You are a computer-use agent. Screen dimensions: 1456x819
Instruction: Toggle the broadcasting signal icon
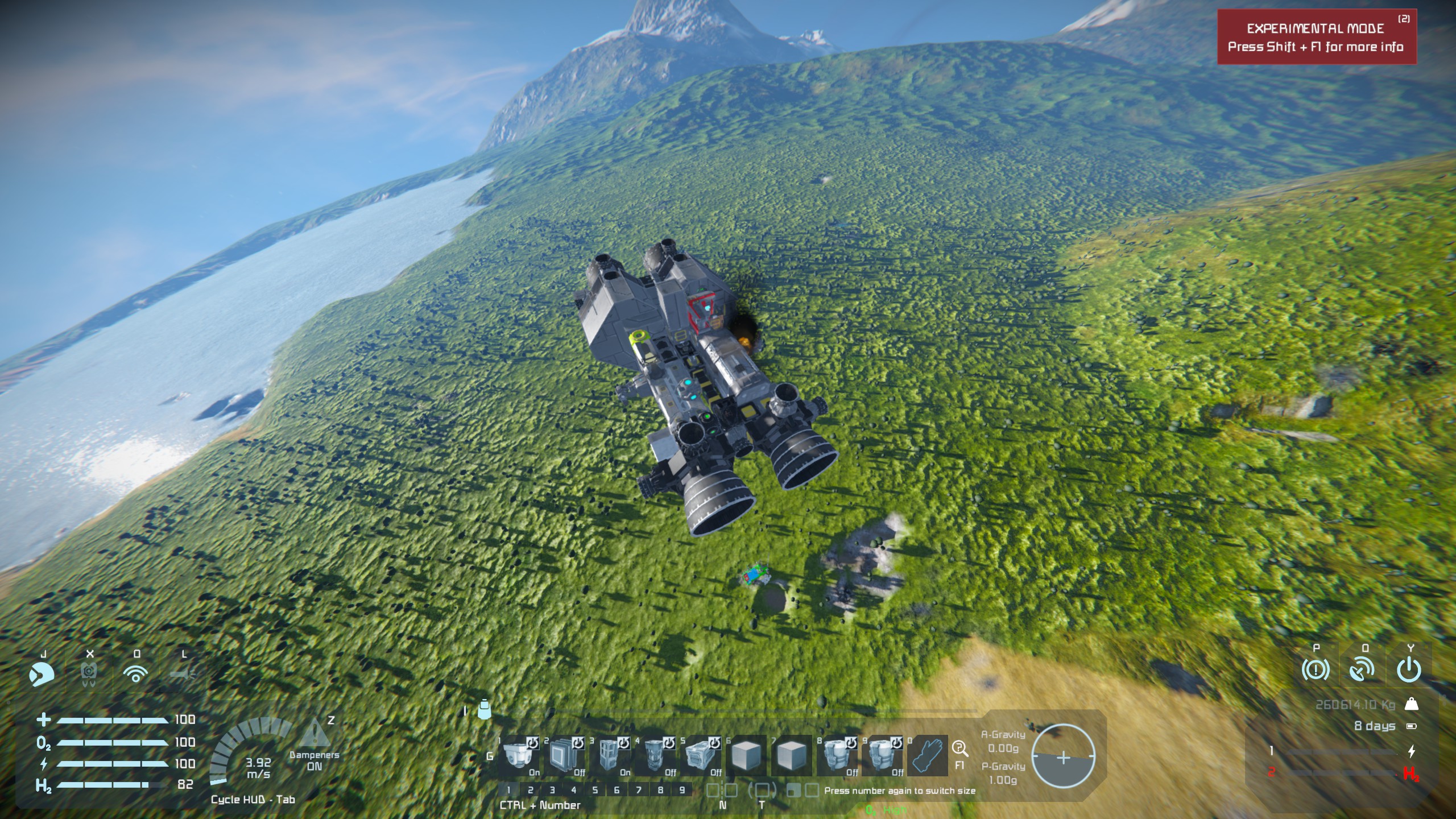coord(135,675)
